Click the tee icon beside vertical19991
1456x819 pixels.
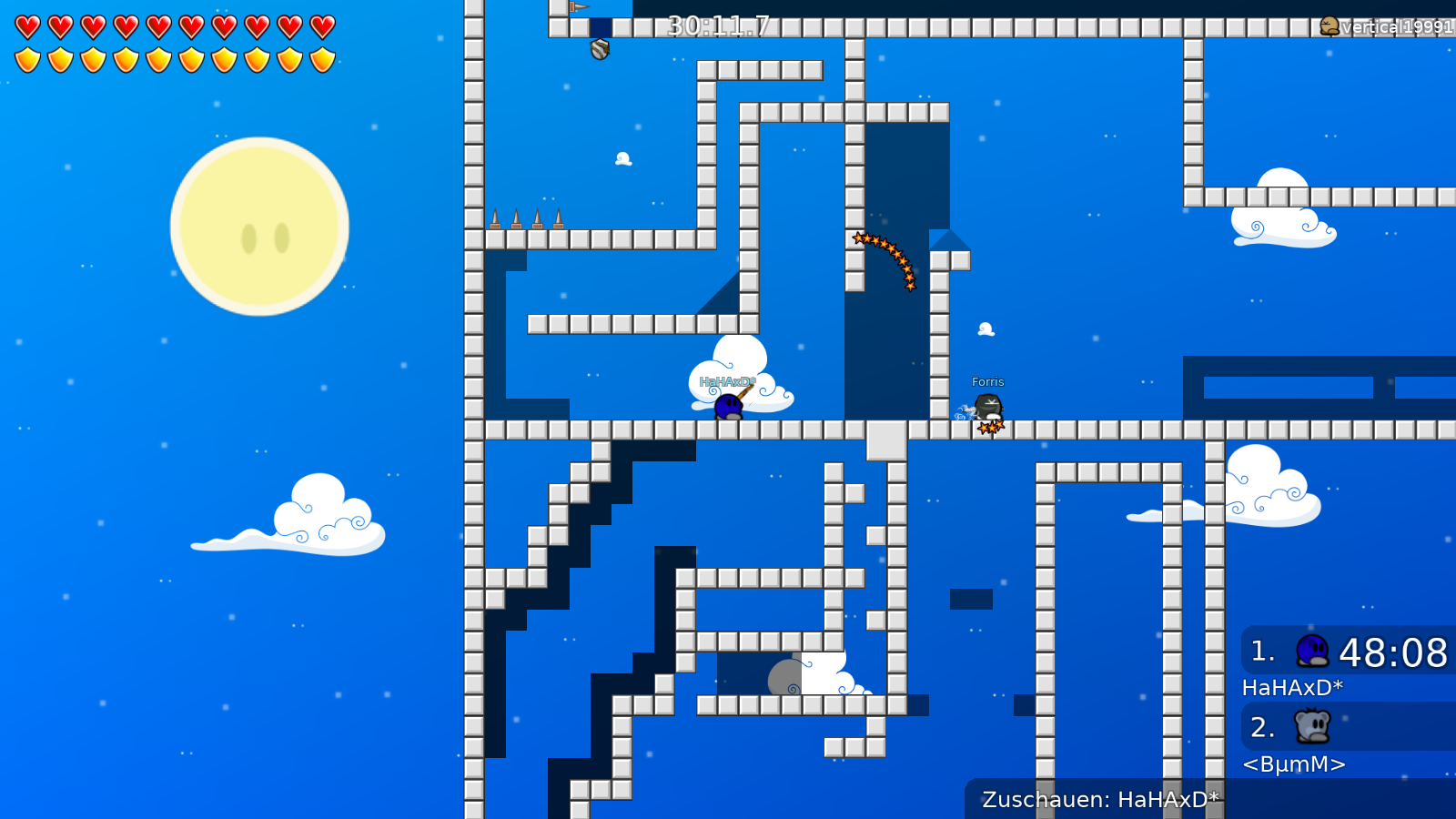(x=1330, y=26)
